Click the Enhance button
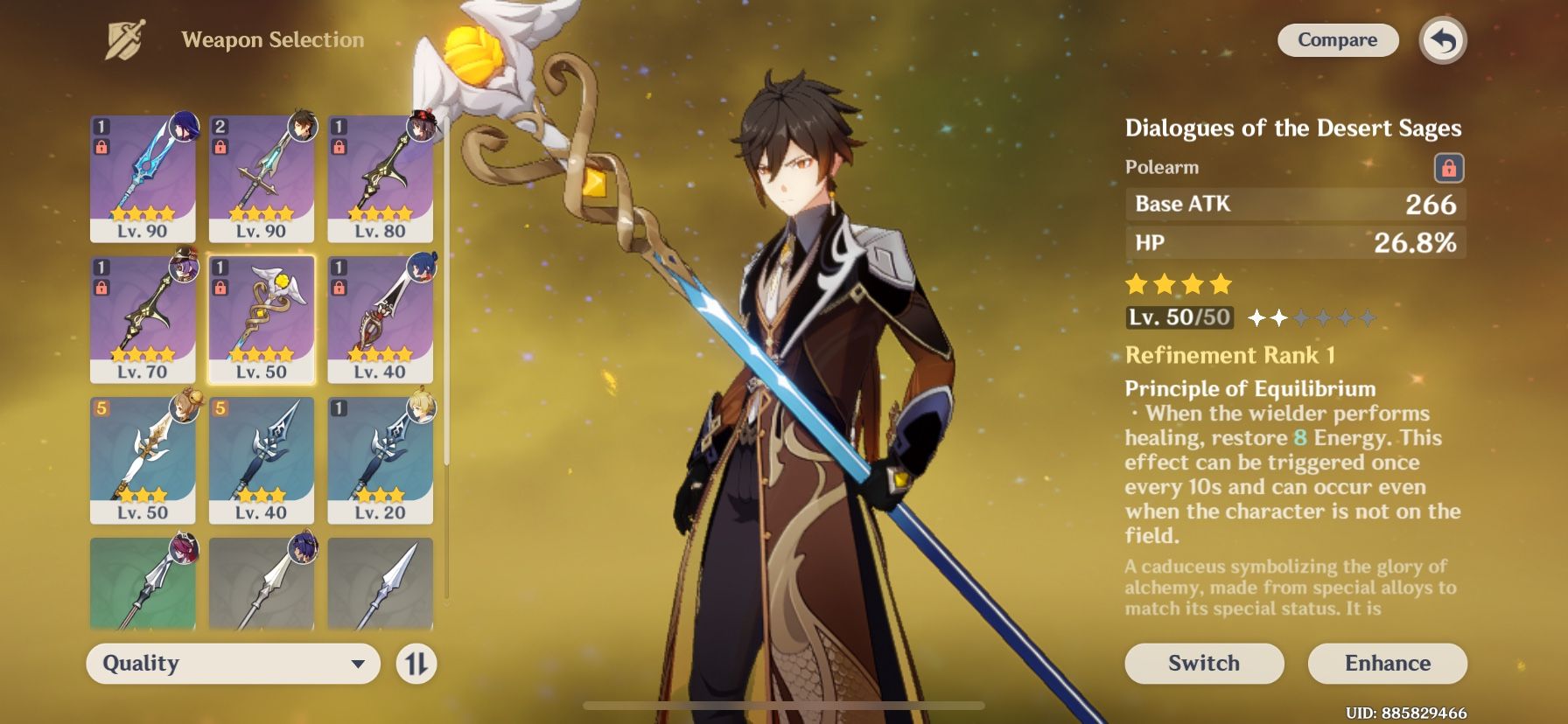1568x724 pixels. coord(1388,663)
